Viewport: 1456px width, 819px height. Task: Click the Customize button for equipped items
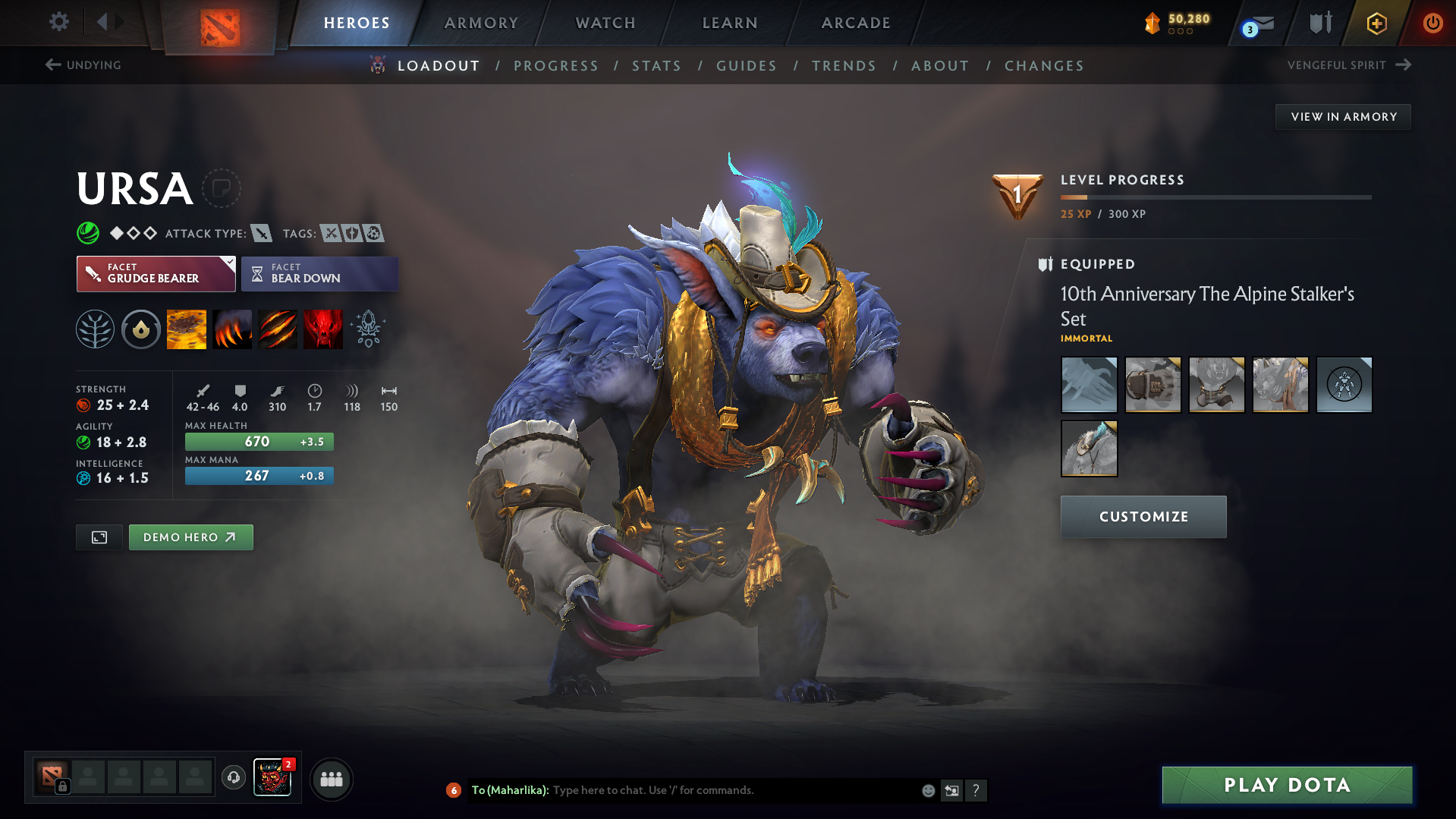point(1143,516)
